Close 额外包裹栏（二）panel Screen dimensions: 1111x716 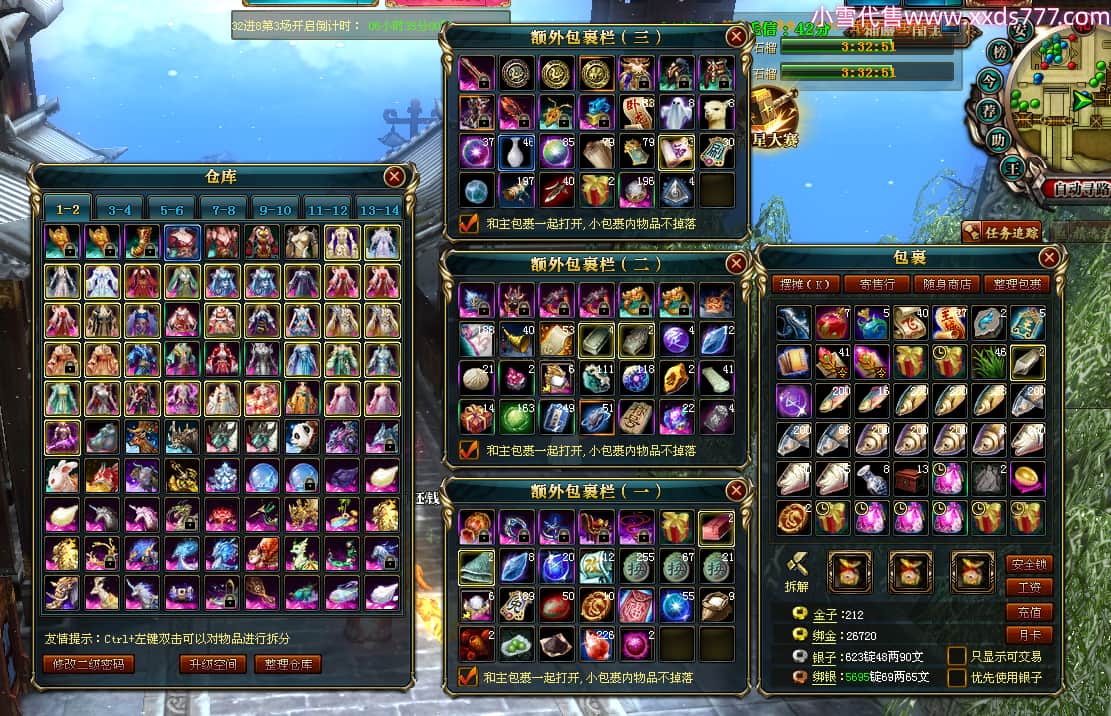point(736,263)
